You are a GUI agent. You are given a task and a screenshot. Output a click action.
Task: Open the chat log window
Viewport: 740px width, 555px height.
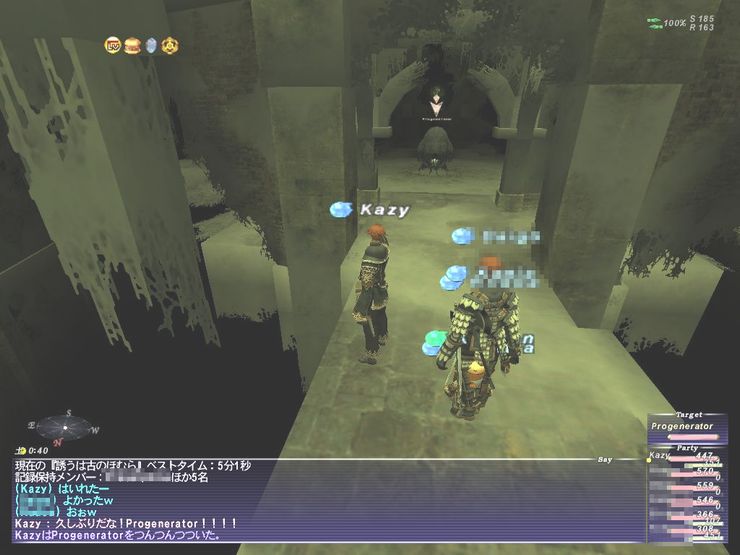(320, 500)
